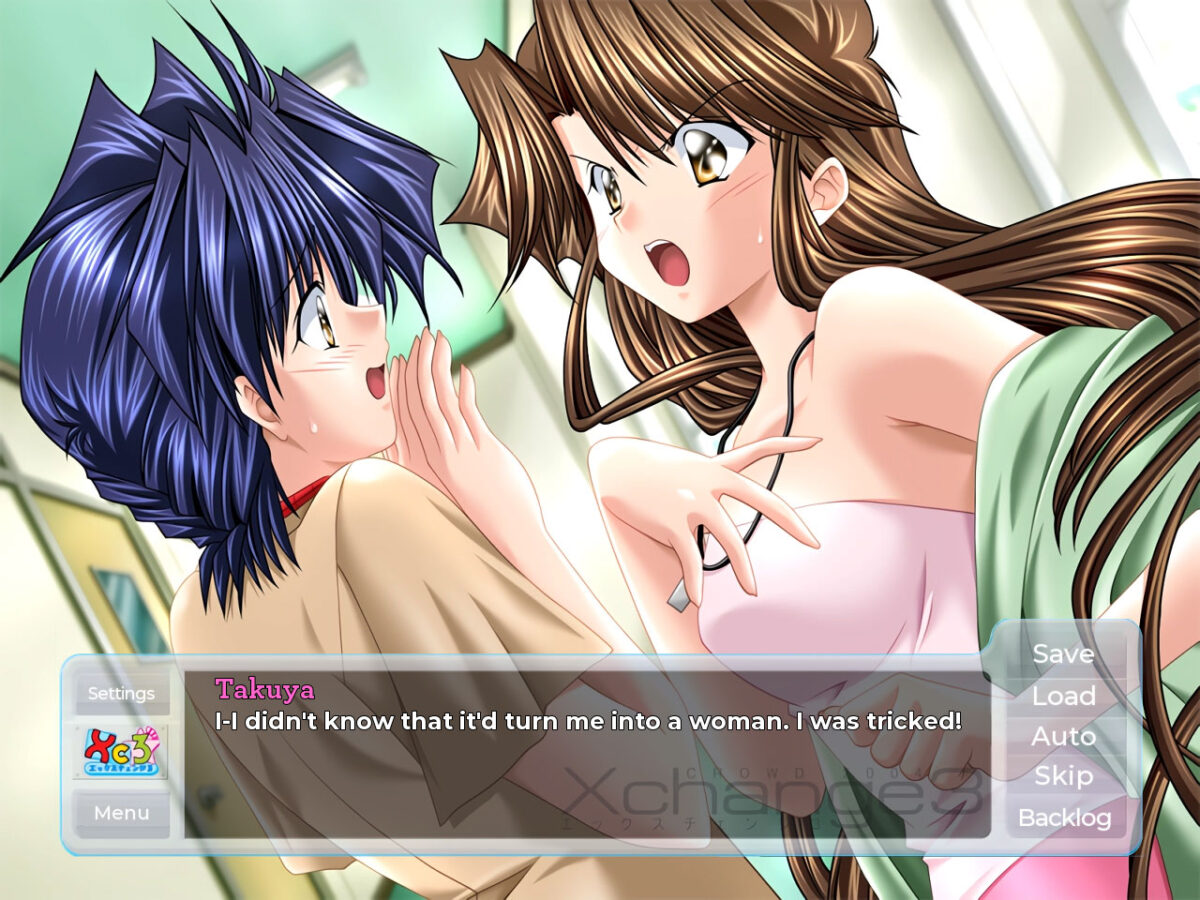Save the current game
Screen dimensions: 1200x900
point(1063,654)
